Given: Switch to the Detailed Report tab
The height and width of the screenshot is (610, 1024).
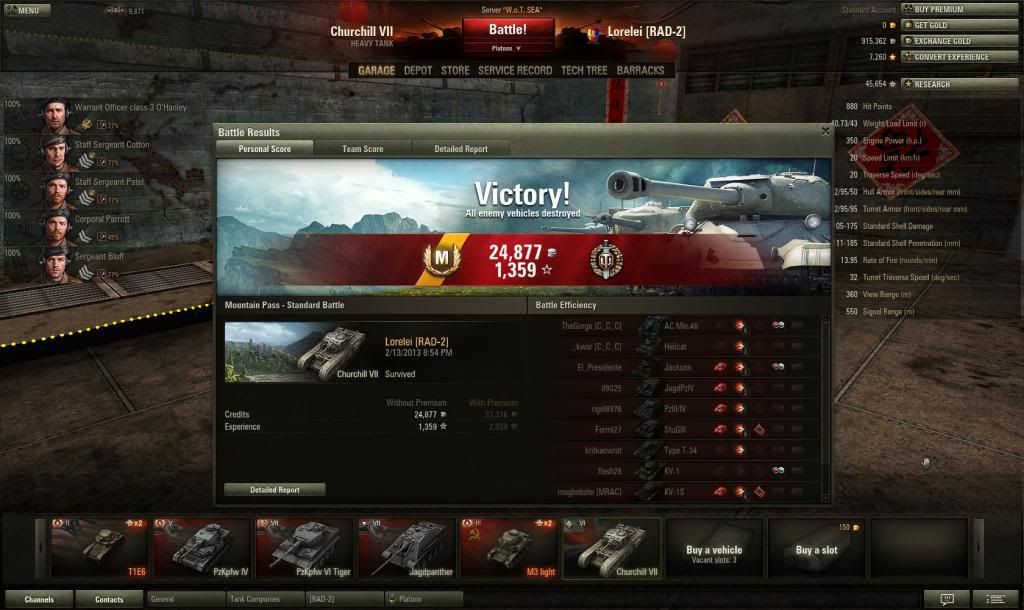Looking at the screenshot, I should (461, 149).
